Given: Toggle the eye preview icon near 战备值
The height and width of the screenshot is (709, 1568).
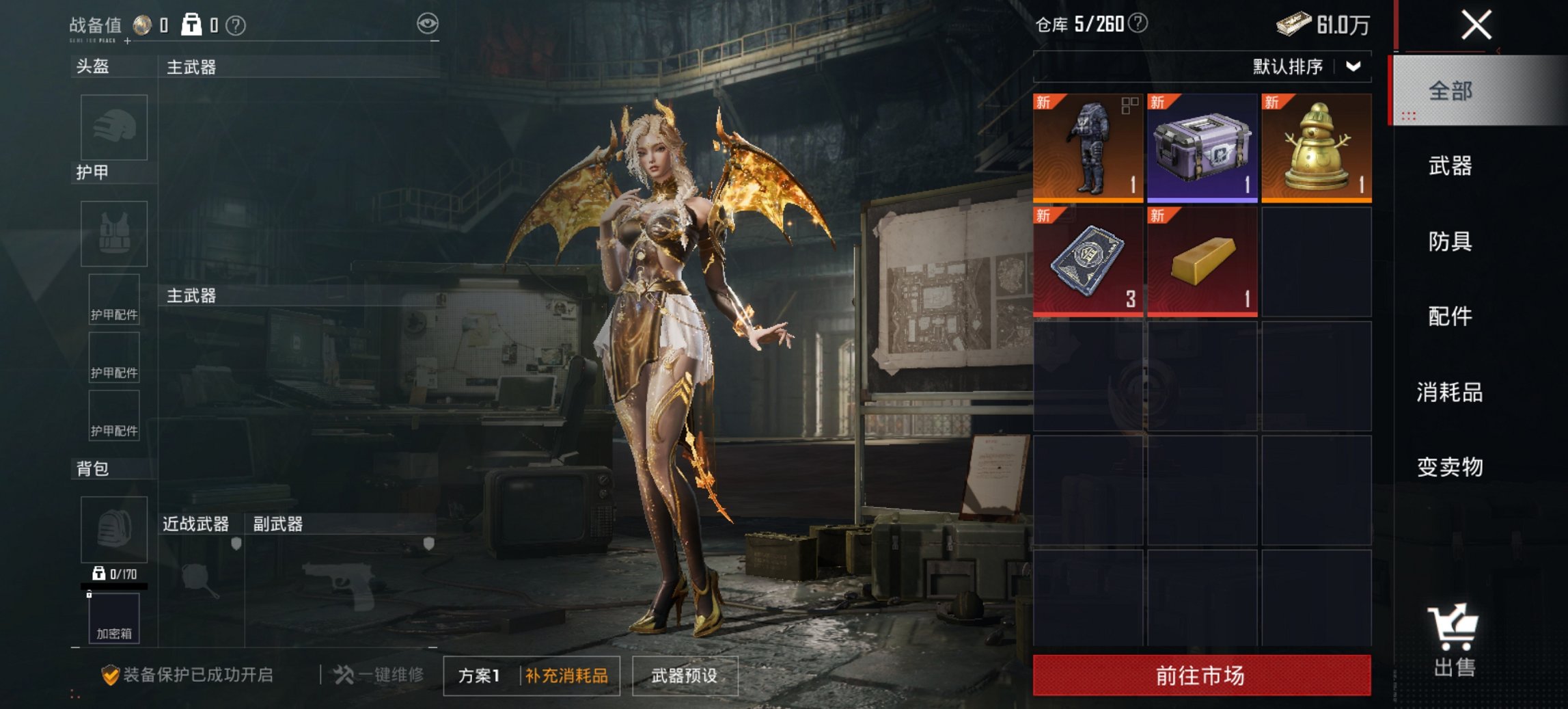Looking at the screenshot, I should (x=429, y=23).
